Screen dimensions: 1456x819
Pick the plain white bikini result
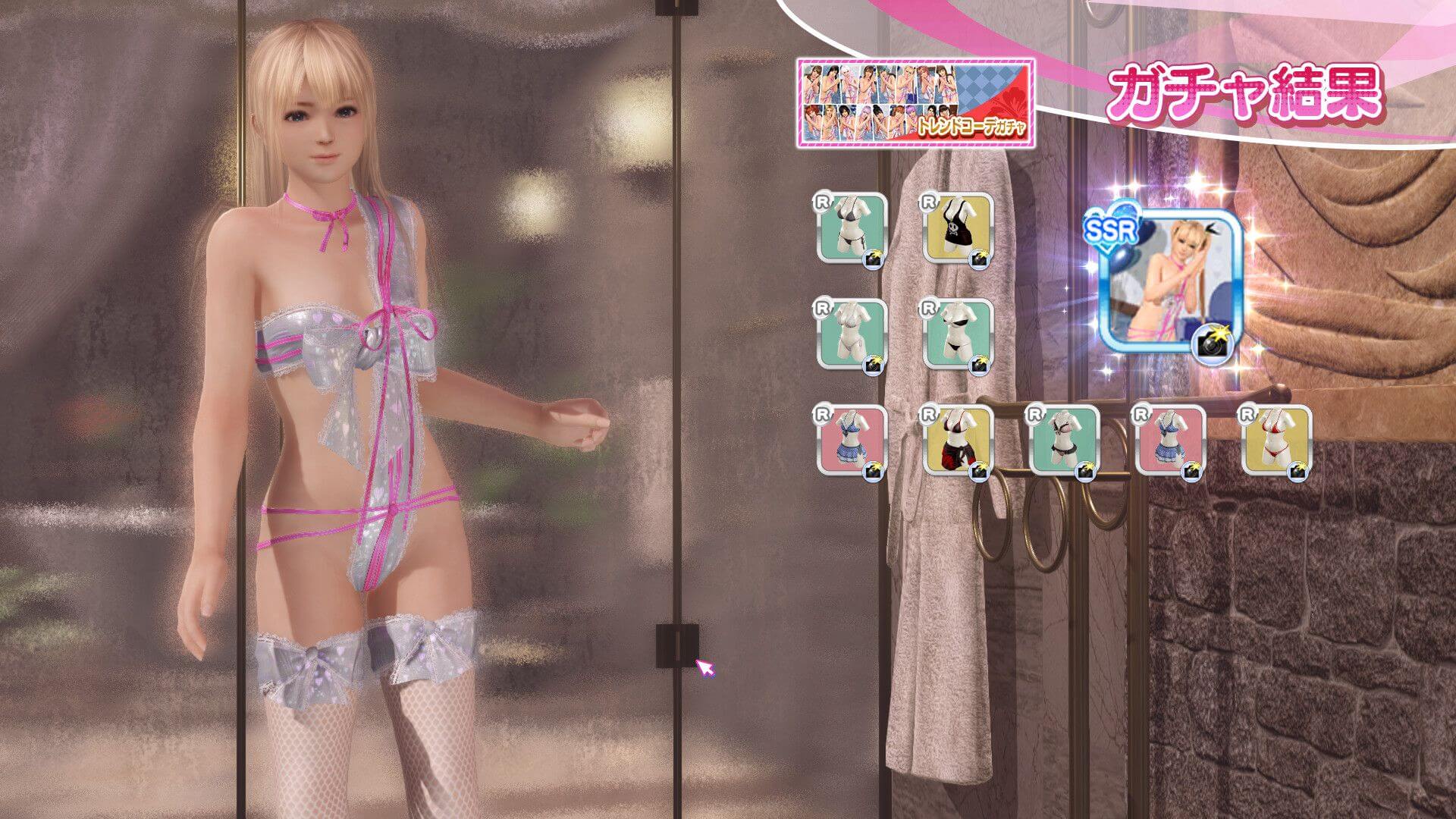pyautogui.click(x=852, y=335)
